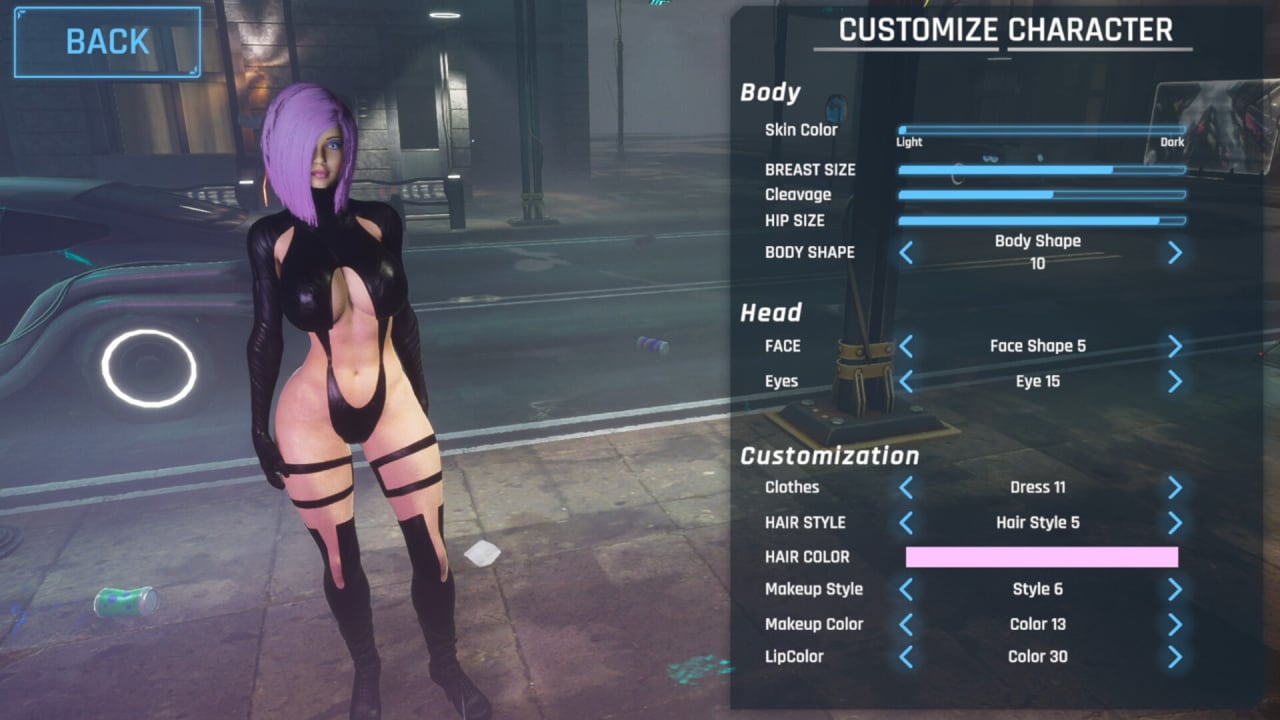
Task: Cycle Clothes to the previous dress
Action: pyautogui.click(x=906, y=488)
